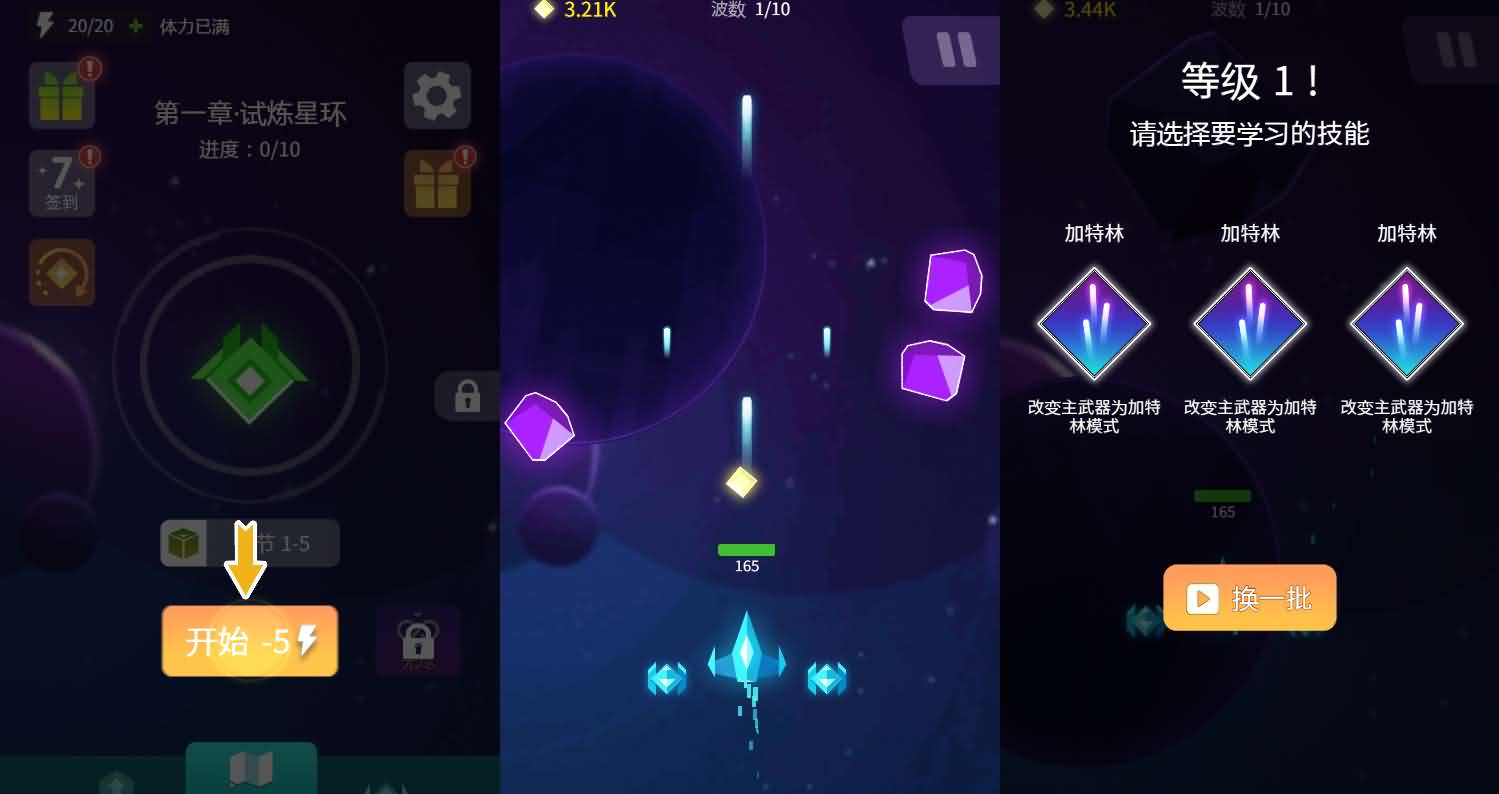The height and width of the screenshot is (794, 1499).
Task: Click the green 165 health bar
Action: 746,549
